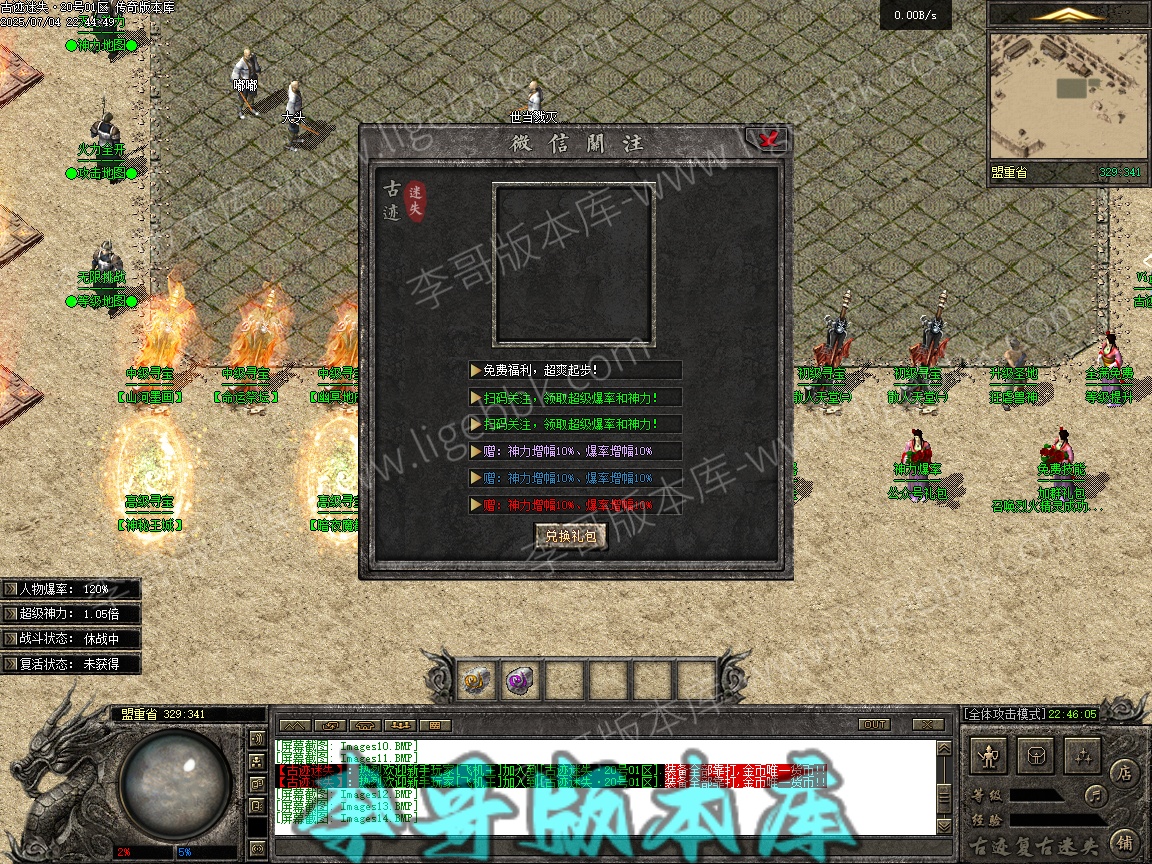Open the minimap
The image size is (1152, 864).
coord(1067,97)
